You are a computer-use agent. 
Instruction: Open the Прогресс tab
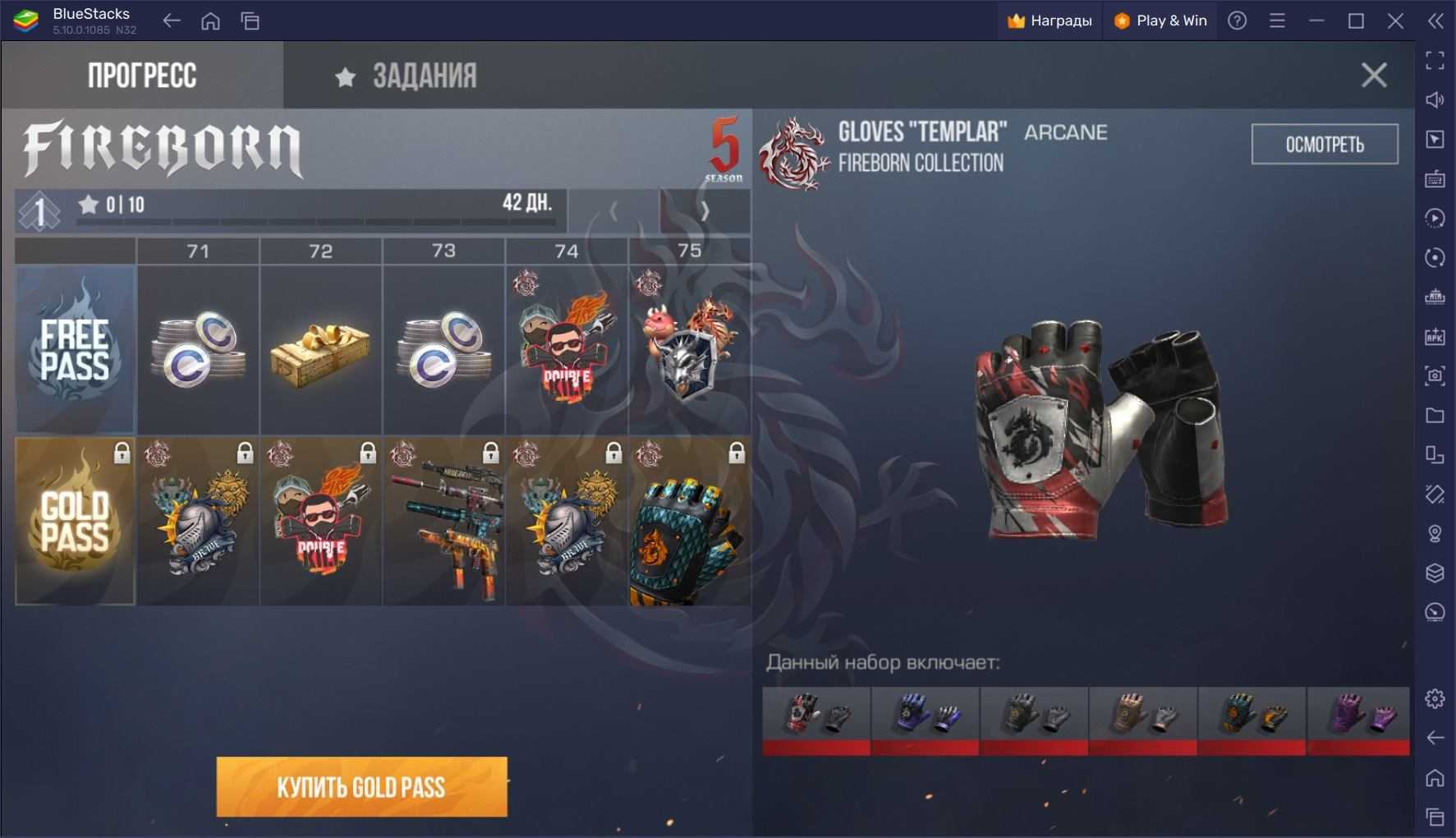point(142,76)
